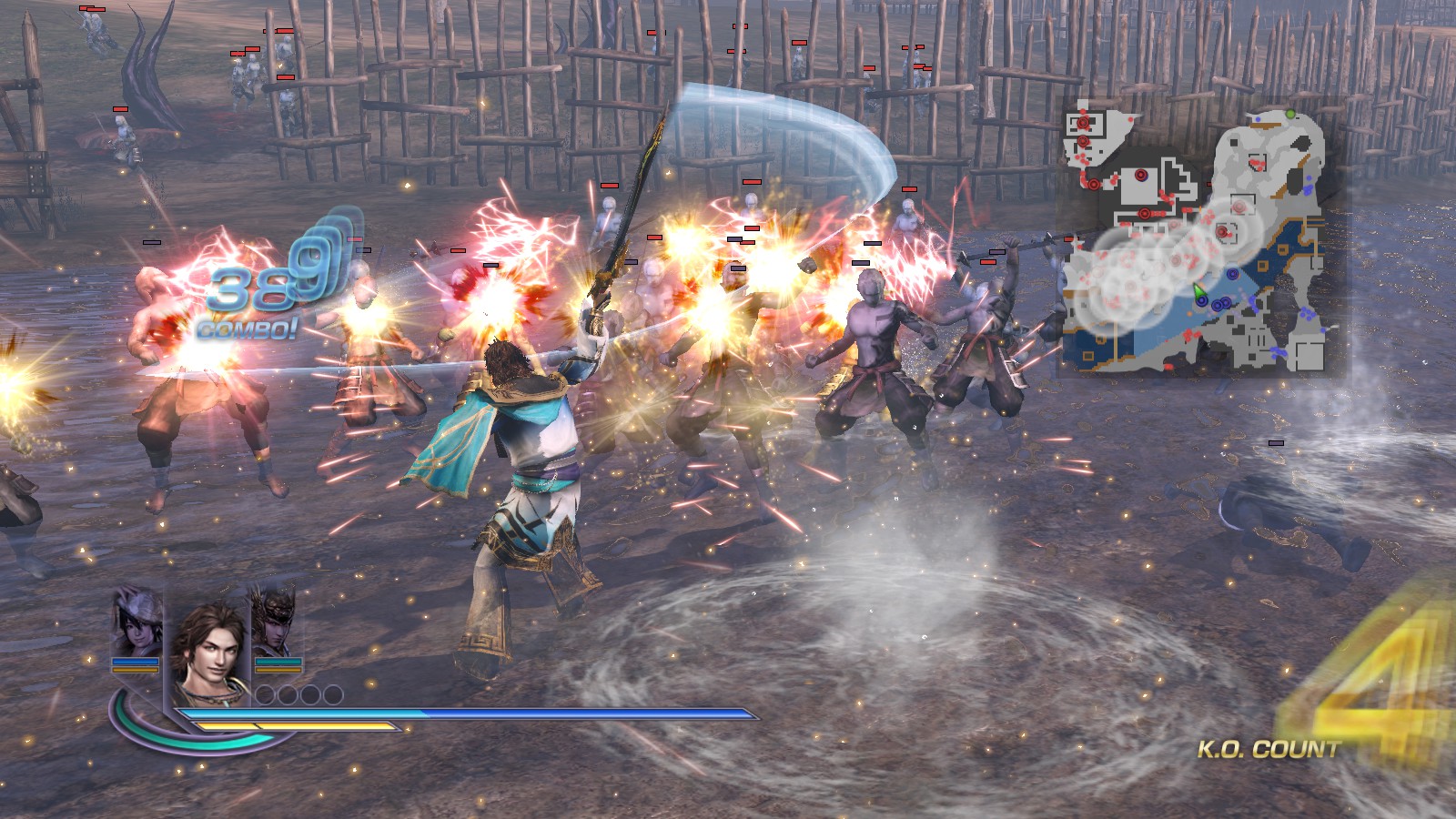Toggle the first empty skill circle slot
1456x819 pixels.
coord(264,694)
